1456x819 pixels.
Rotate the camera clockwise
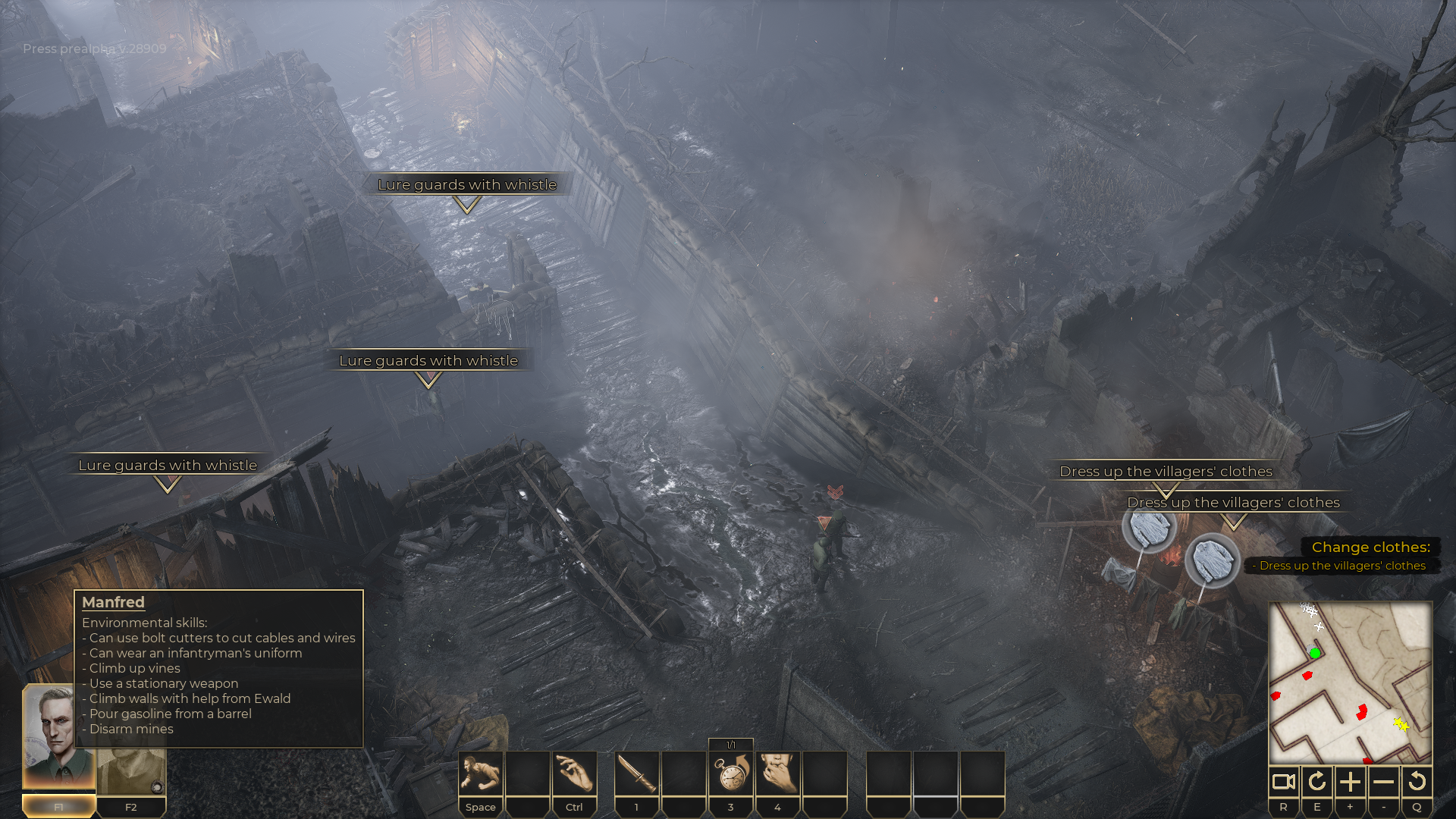[x=1317, y=782]
